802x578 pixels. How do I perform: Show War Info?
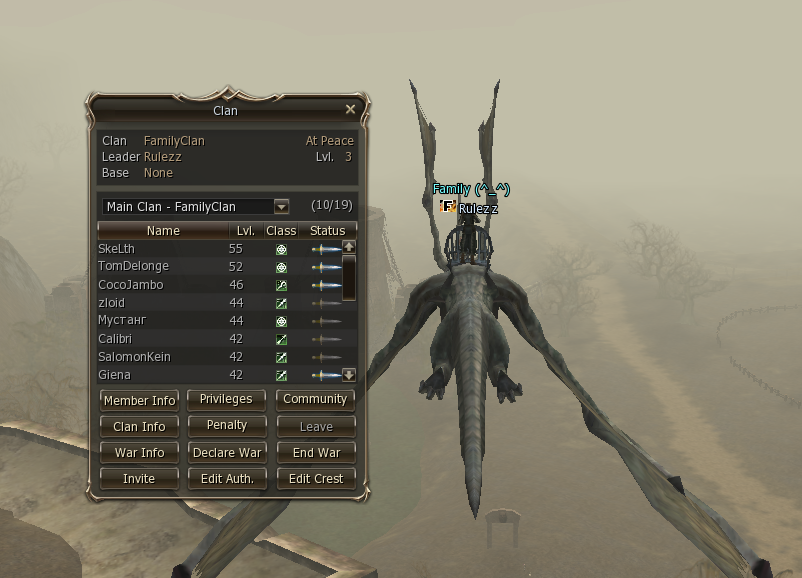click(x=139, y=452)
